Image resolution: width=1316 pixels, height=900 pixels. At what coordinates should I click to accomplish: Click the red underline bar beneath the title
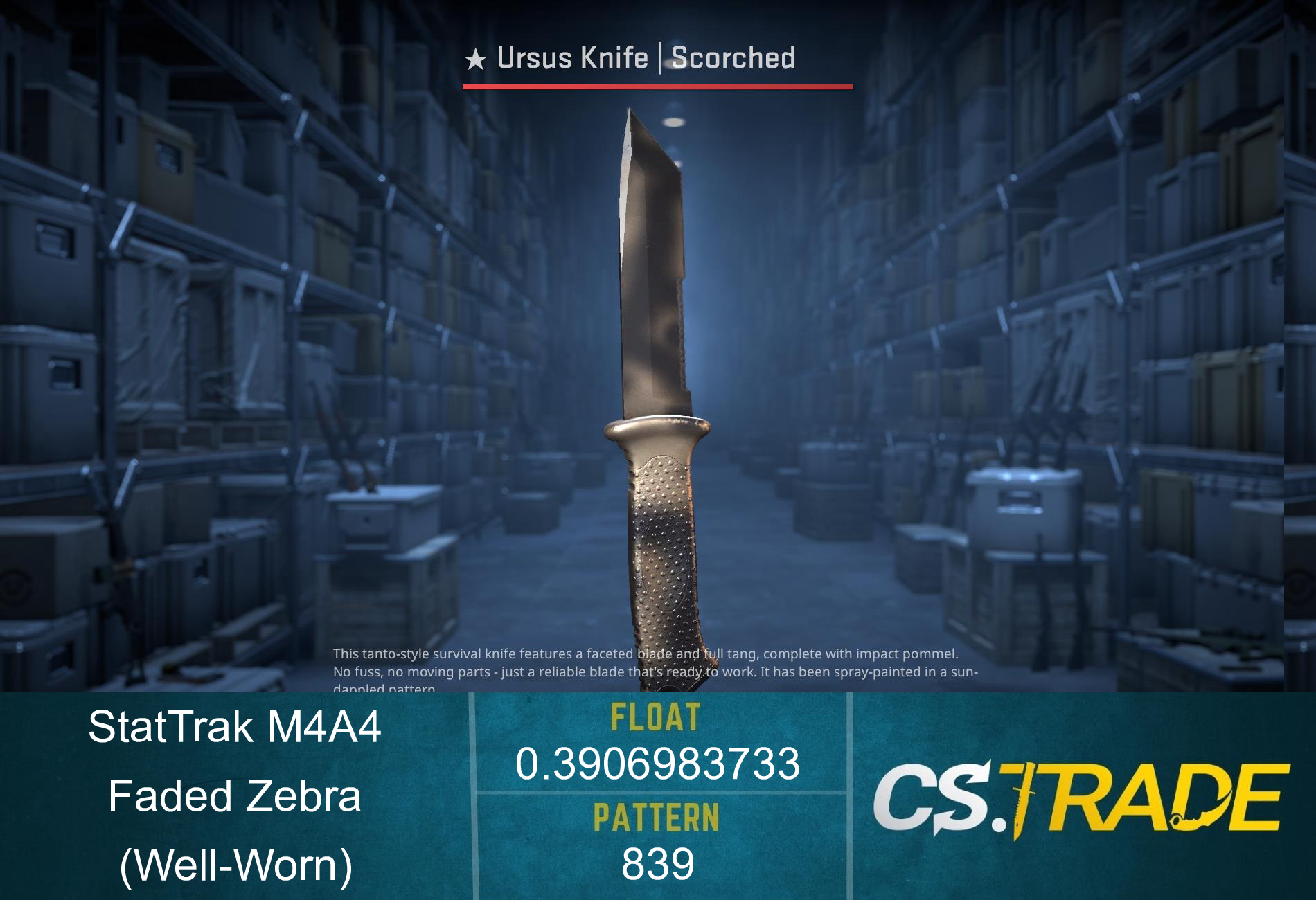pyautogui.click(x=657, y=87)
